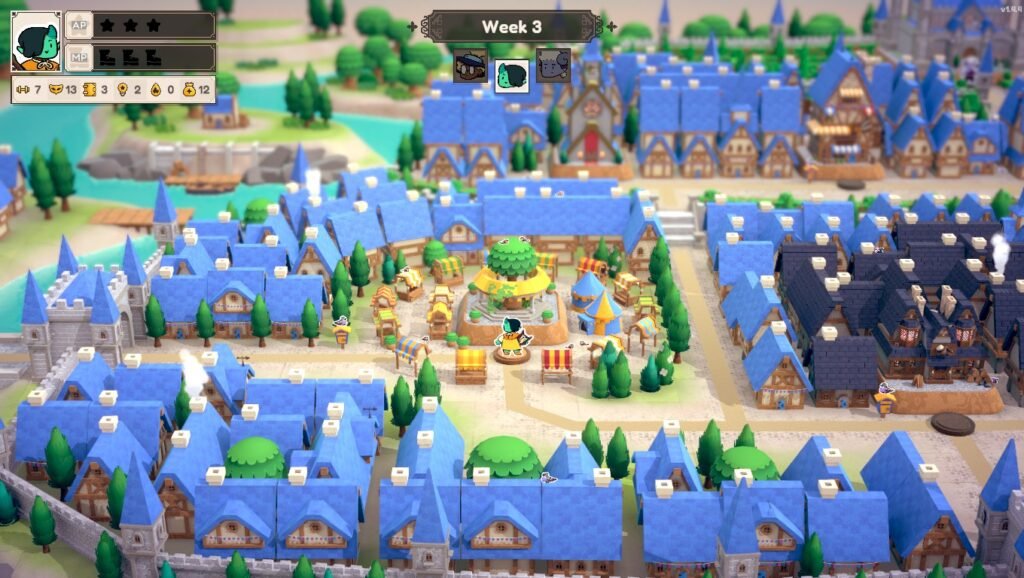The height and width of the screenshot is (578, 1024).
Task: Choose the highlighted green character turn portrait
Action: 512,74
